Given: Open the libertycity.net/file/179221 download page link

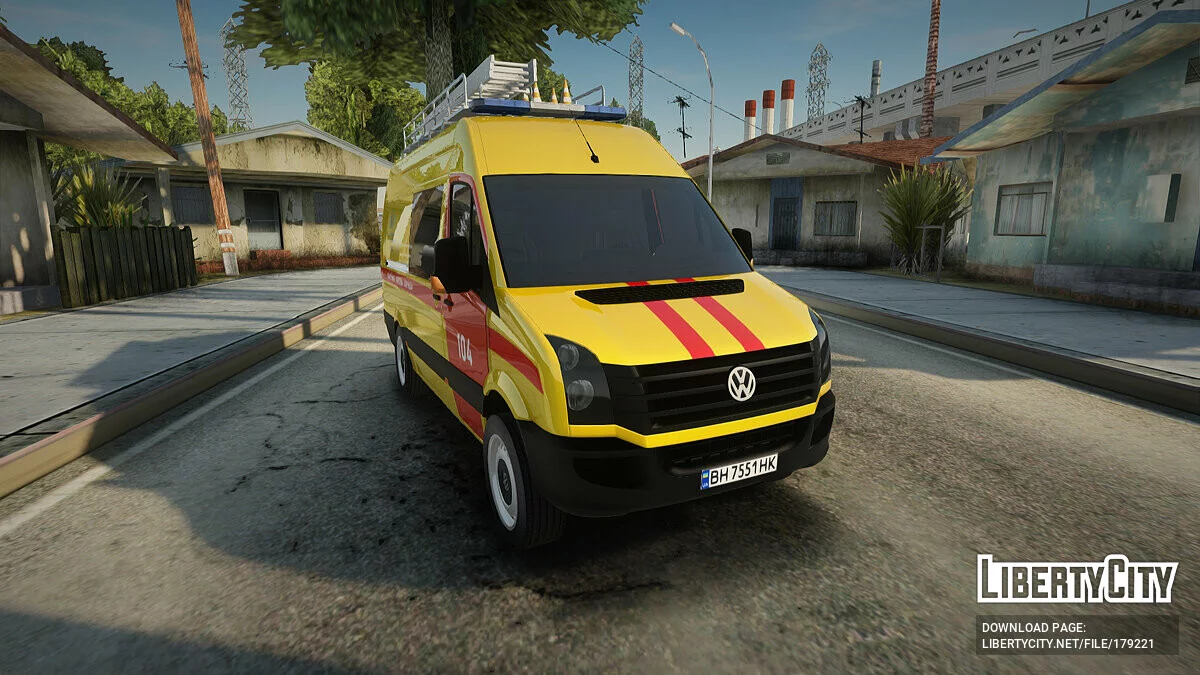Looking at the screenshot, I should coord(1067,644).
